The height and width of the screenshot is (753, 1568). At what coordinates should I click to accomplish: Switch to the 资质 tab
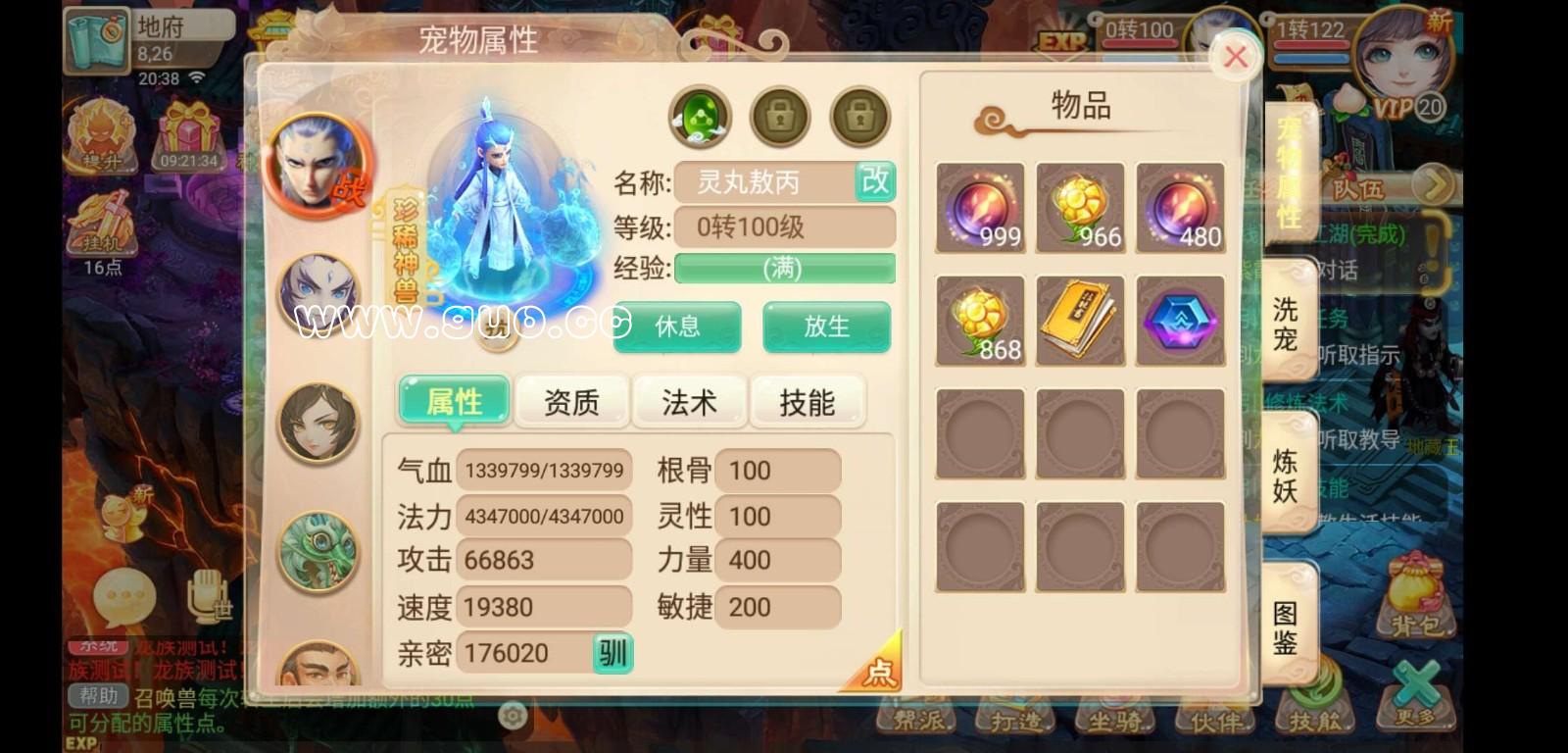tap(572, 401)
